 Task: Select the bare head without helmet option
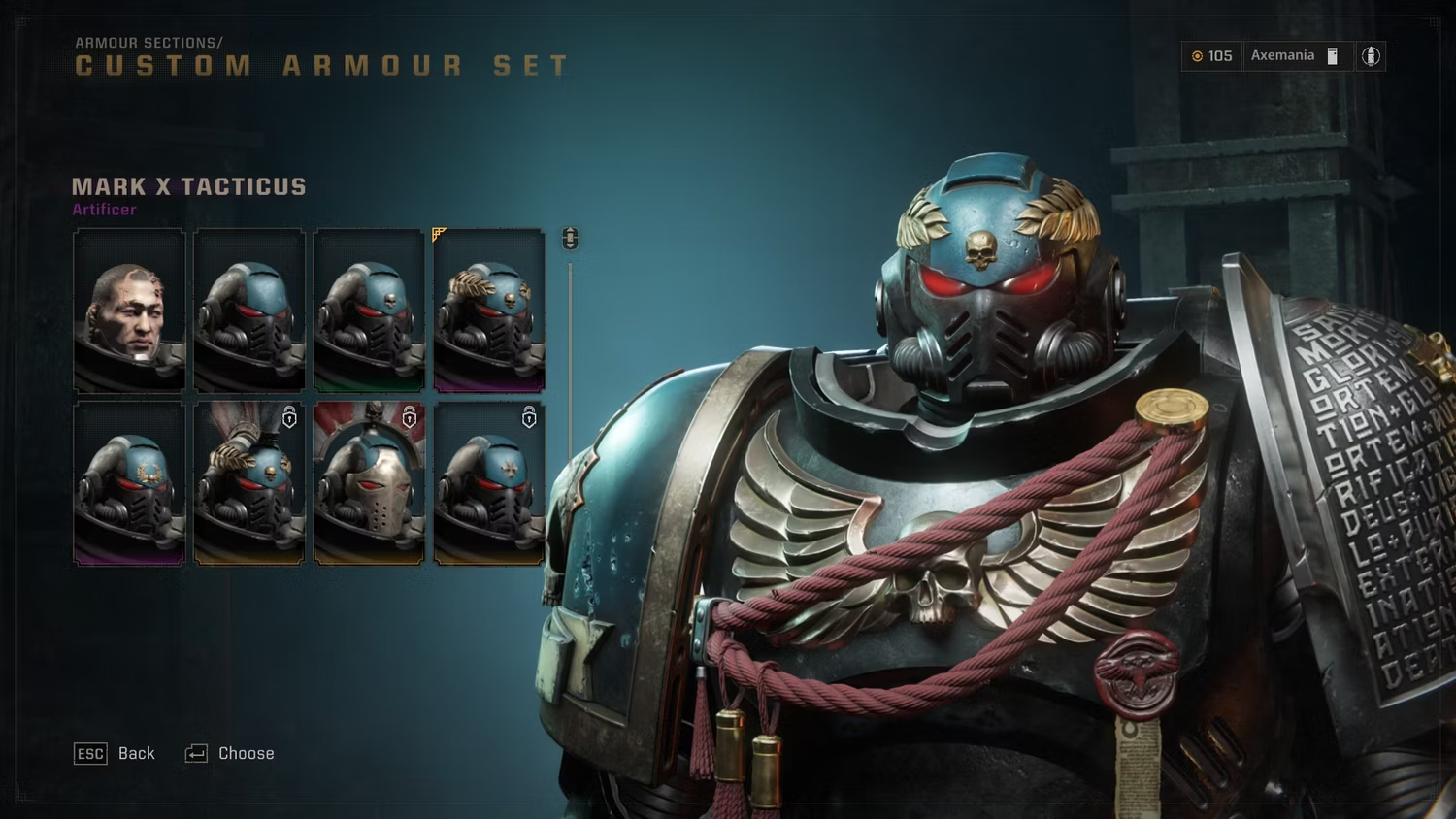coord(129,311)
